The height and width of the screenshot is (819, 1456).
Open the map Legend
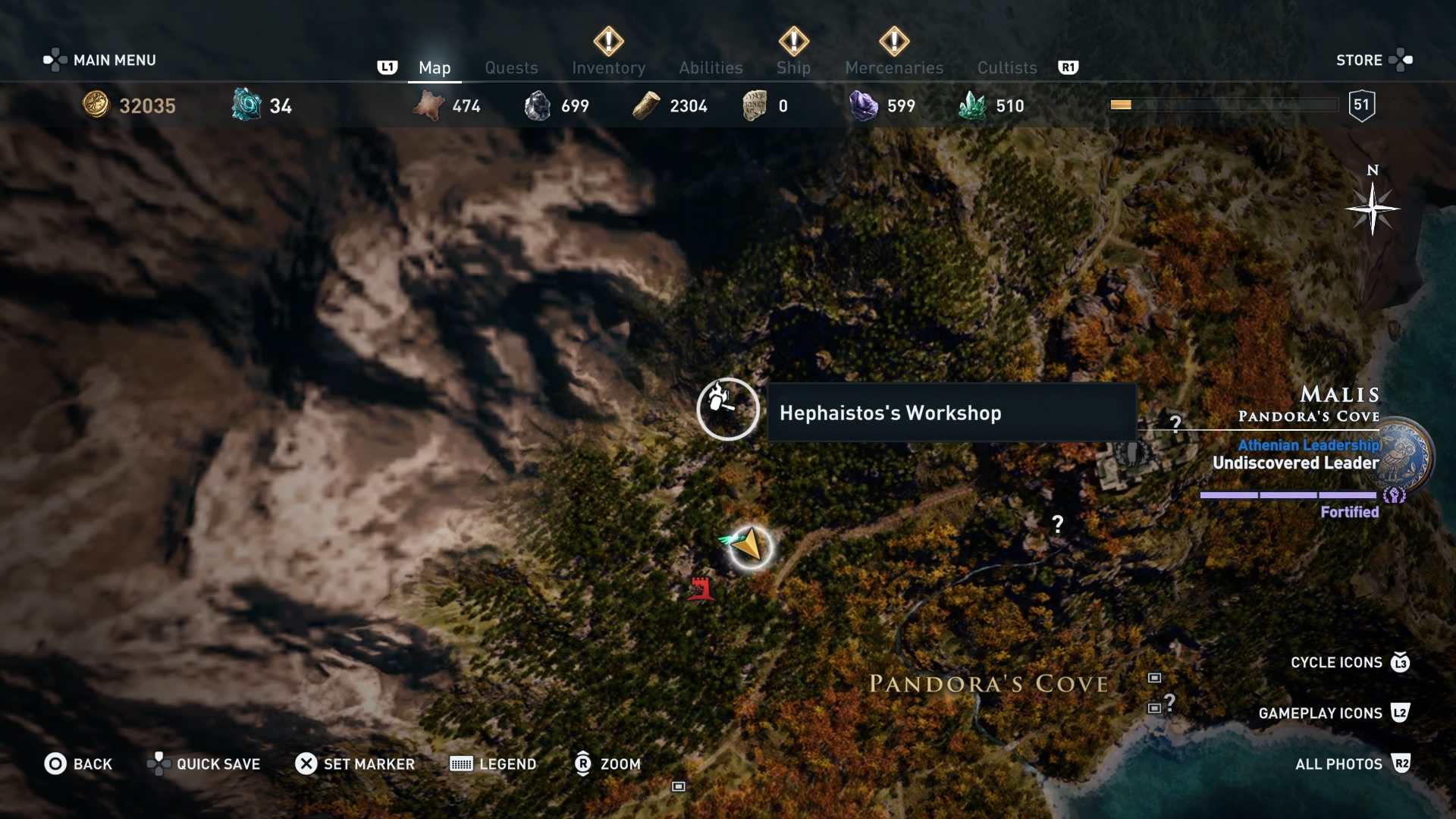[x=492, y=764]
